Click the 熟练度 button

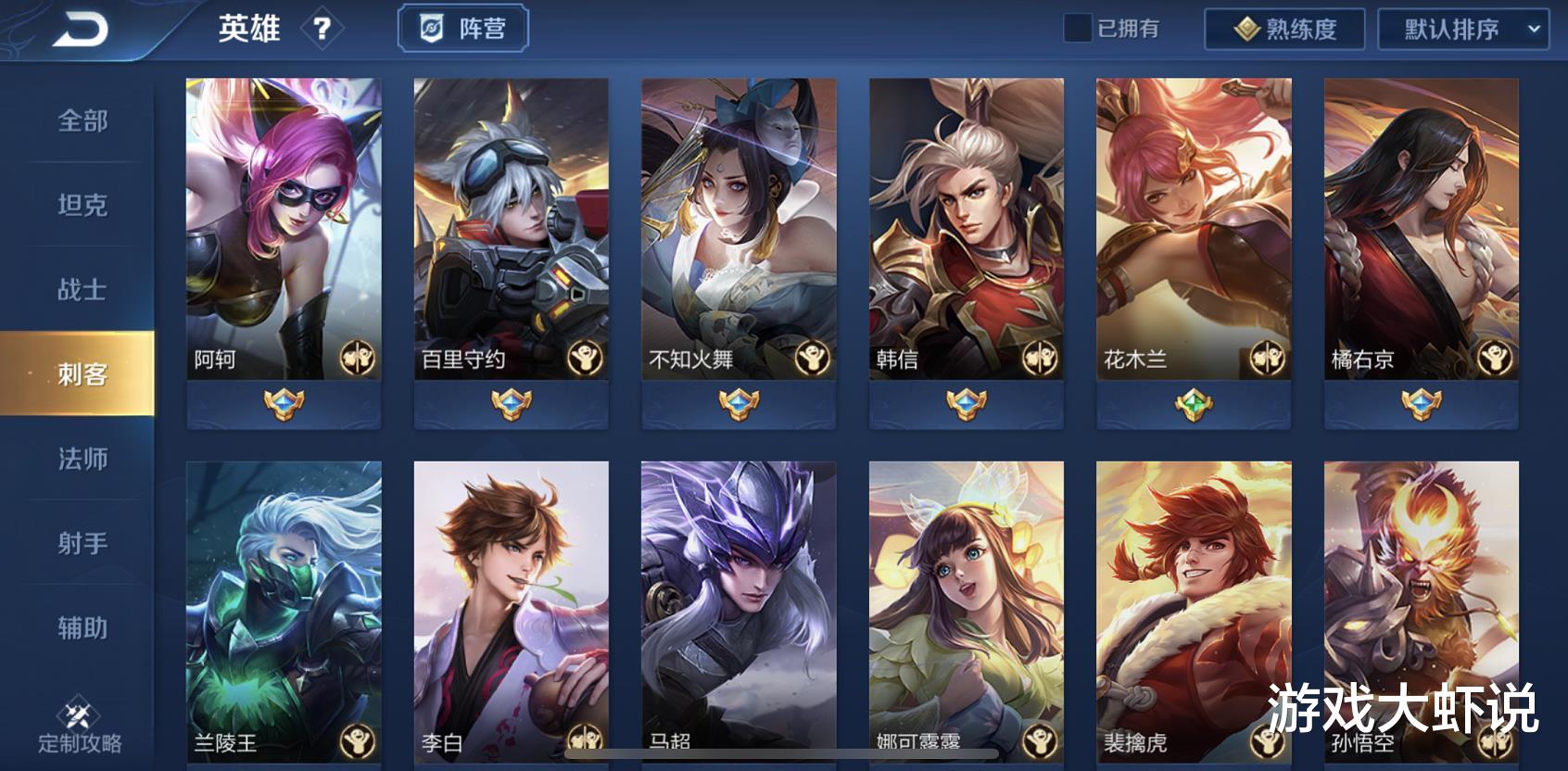tap(1283, 29)
